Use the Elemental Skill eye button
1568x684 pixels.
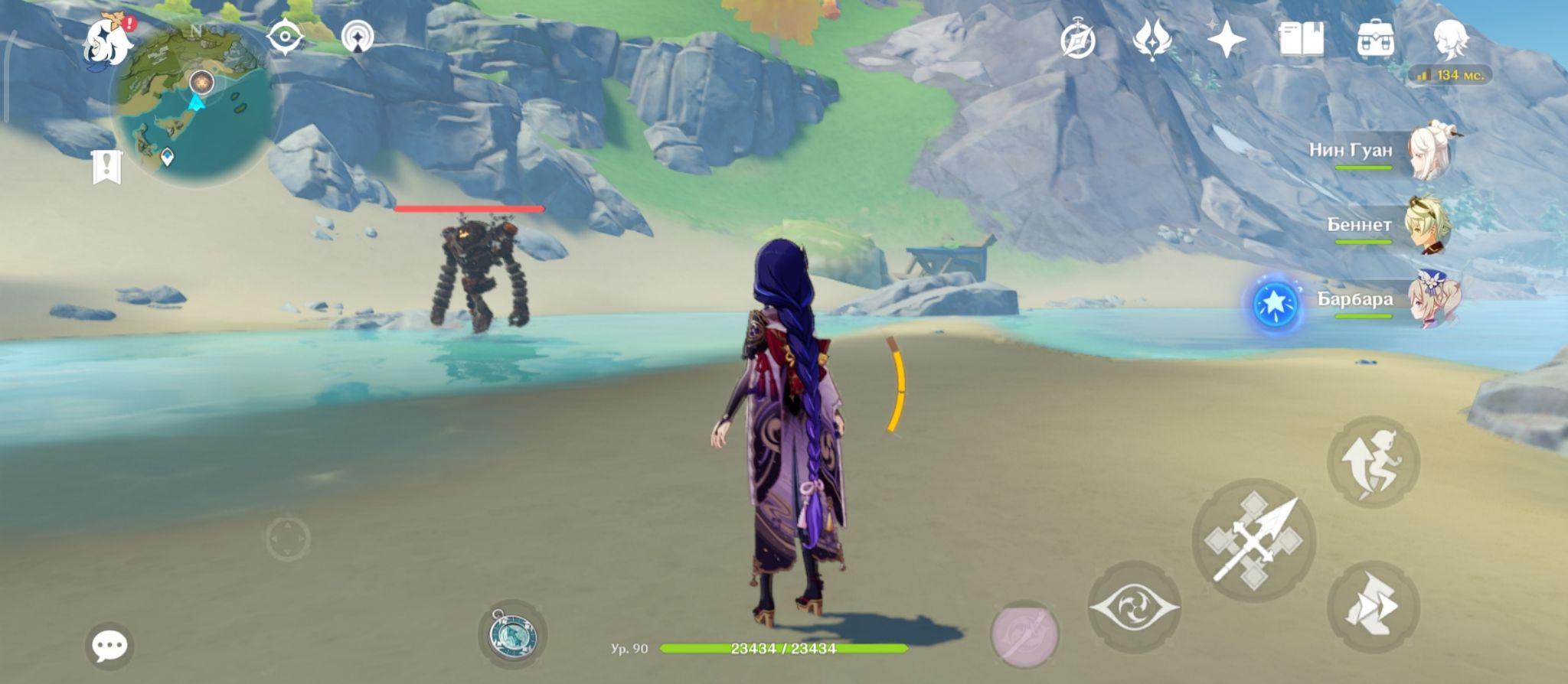coord(1133,607)
